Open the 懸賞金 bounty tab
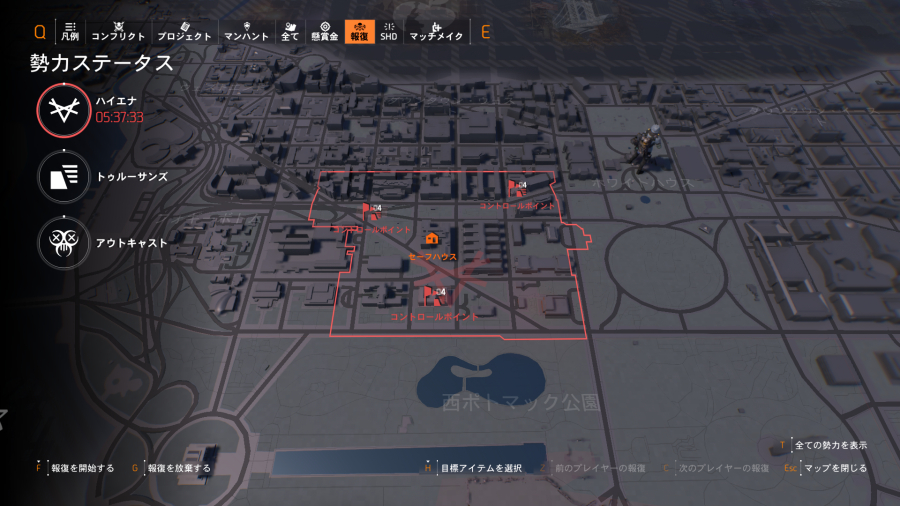This screenshot has width=900, height=506. 324,31
